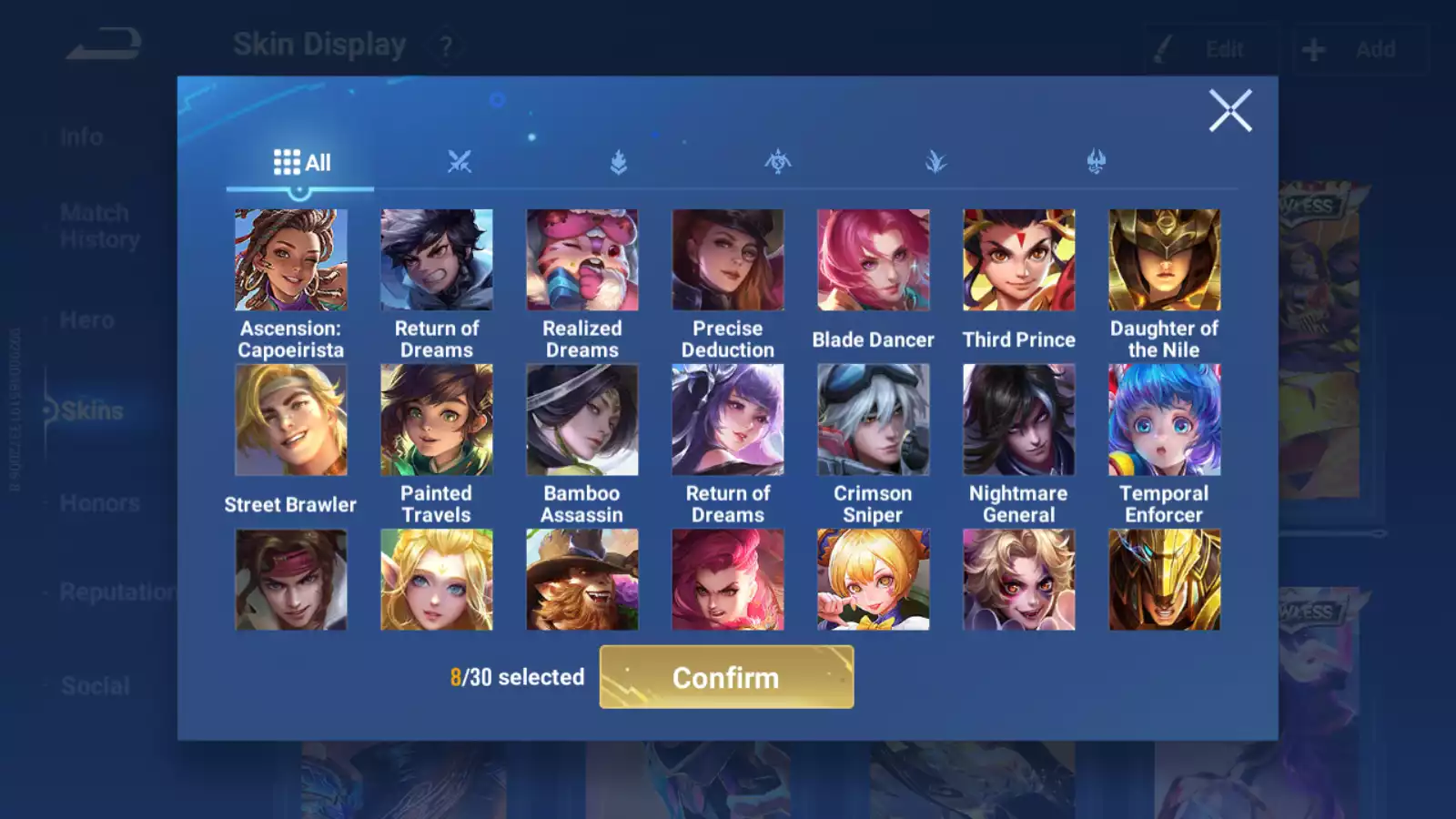The width and height of the screenshot is (1456, 819).
Task: Choose the Bamboo Assassin skin
Action: 582,420
